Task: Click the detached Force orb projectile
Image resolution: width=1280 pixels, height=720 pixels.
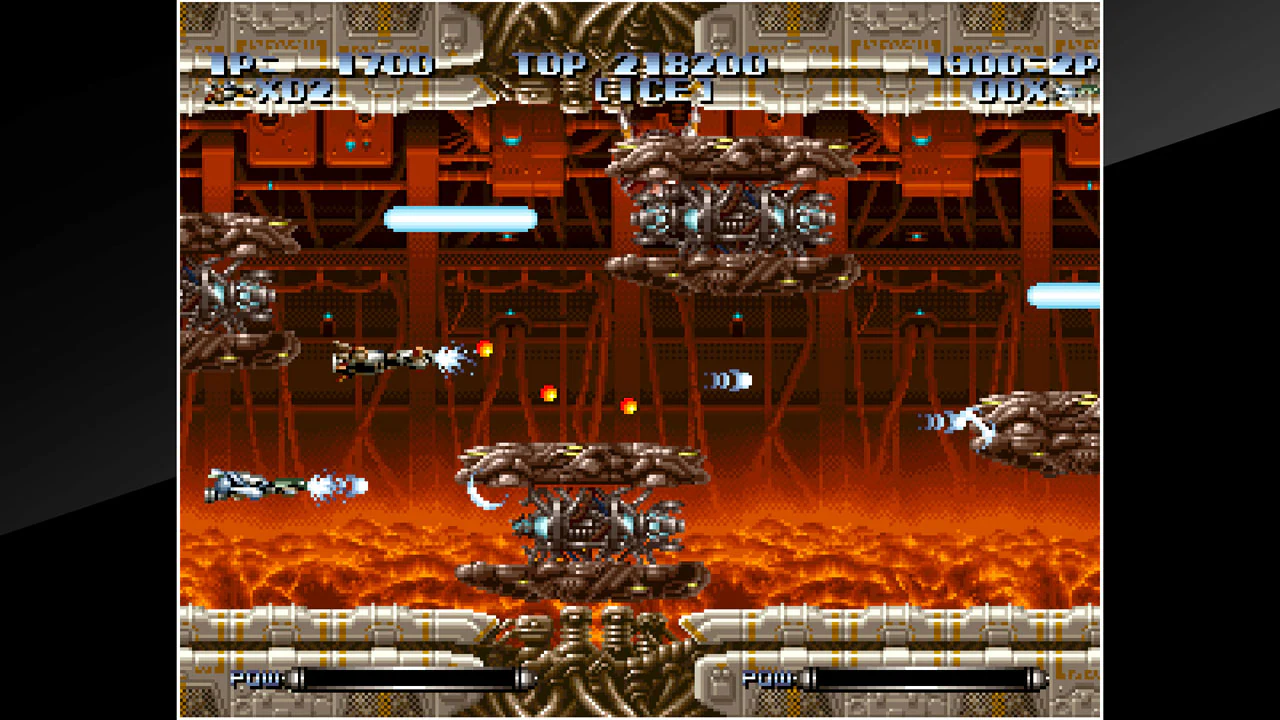Action: (730, 378)
